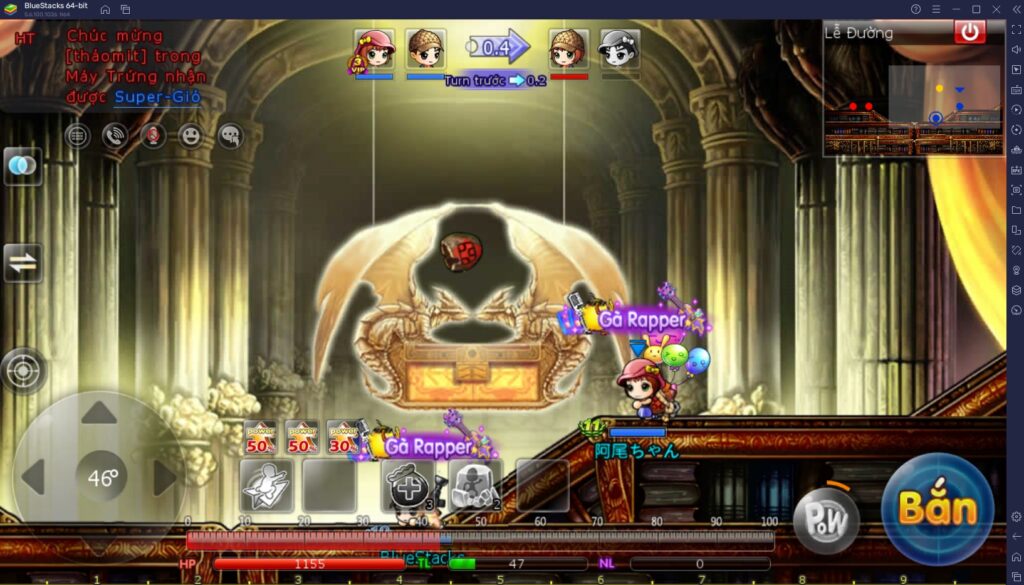Toggle the voice call phone icon
Viewport: 1024px width, 585px height.
(x=115, y=136)
